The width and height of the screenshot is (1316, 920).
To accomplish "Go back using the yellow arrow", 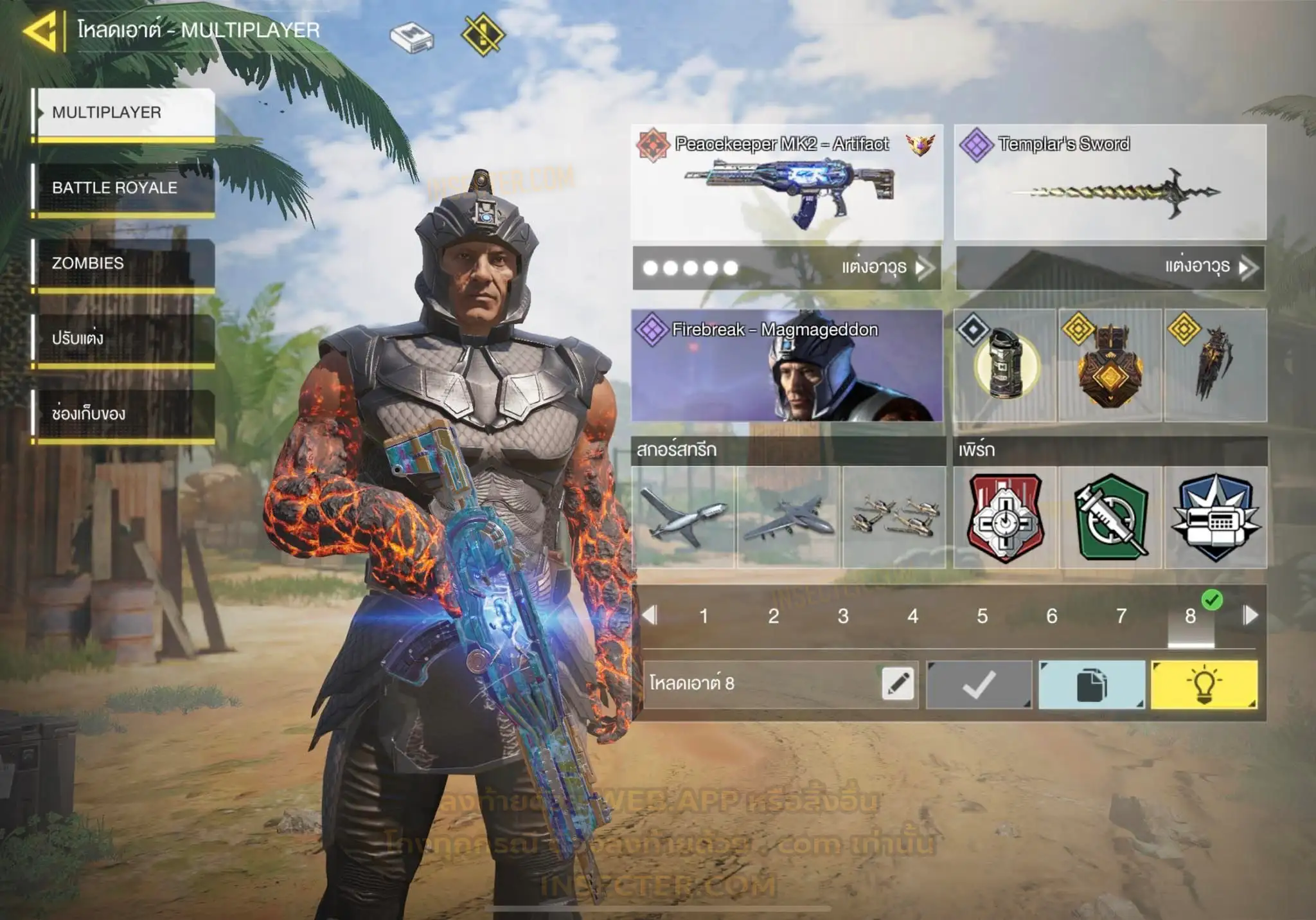I will 41,31.
